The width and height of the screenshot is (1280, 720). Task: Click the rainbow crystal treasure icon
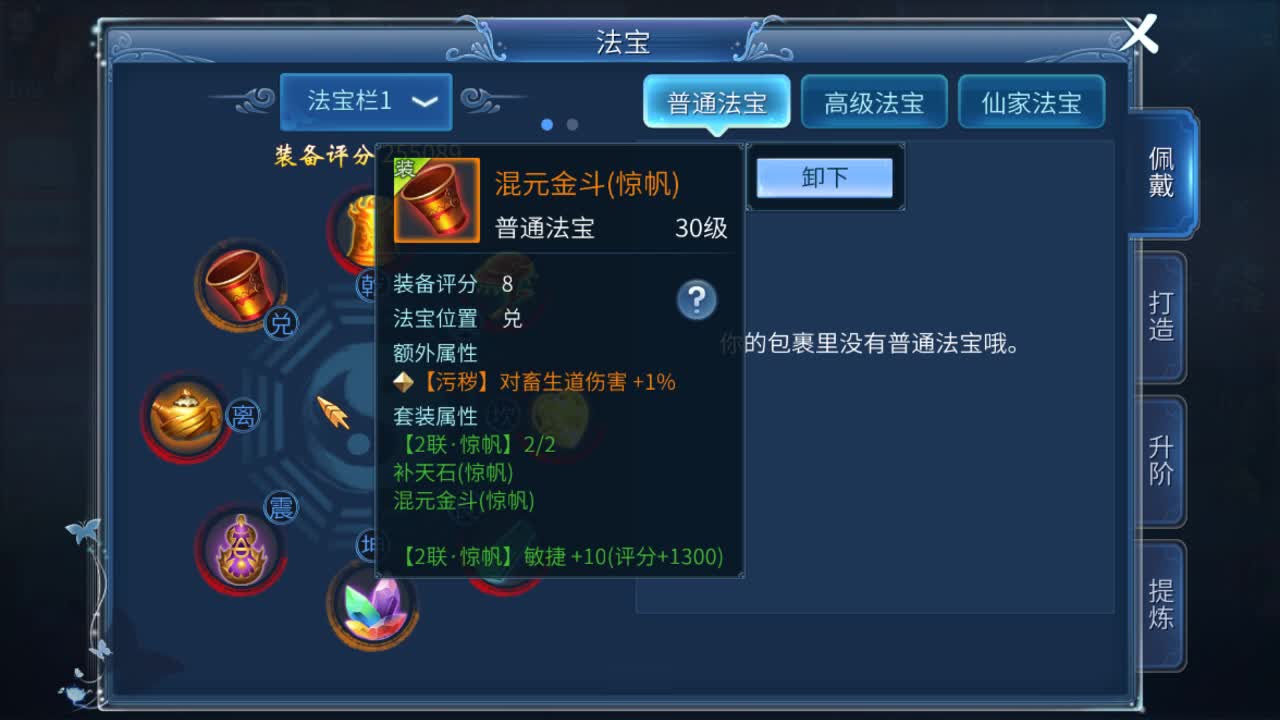click(x=371, y=607)
